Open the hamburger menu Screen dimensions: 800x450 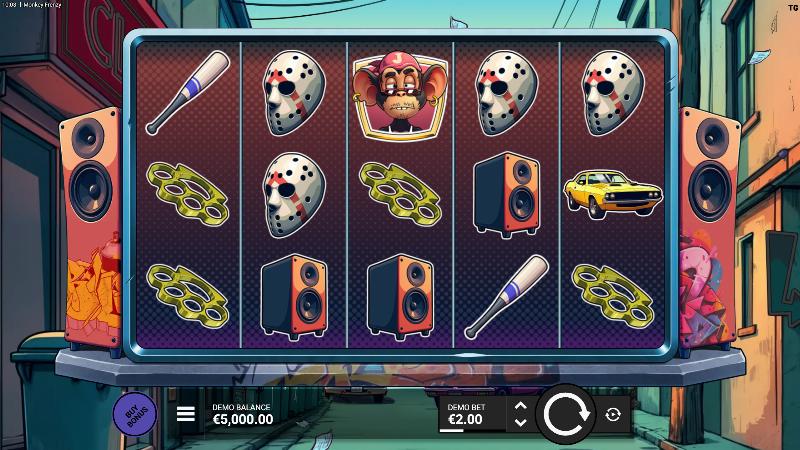tap(186, 413)
